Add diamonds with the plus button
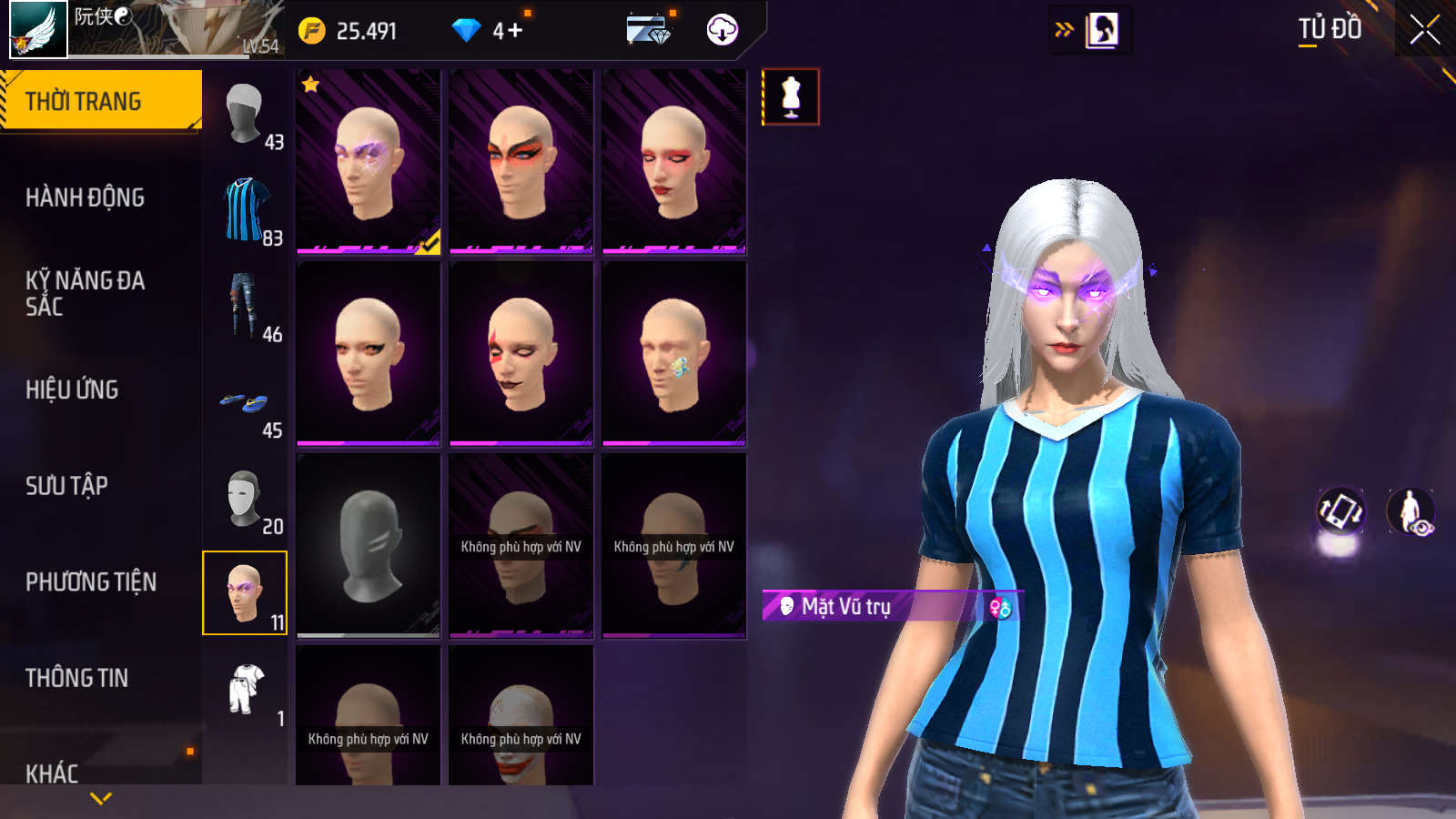Screen dimensions: 1456x819 [x=515, y=31]
